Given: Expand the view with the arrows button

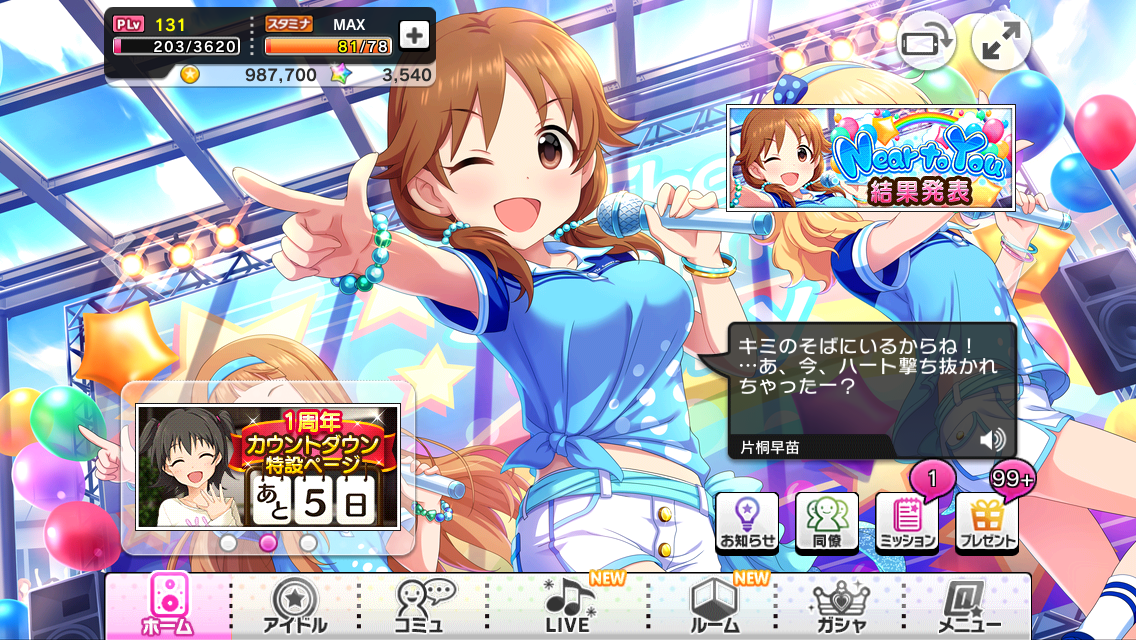Looking at the screenshot, I should pos(1000,43).
